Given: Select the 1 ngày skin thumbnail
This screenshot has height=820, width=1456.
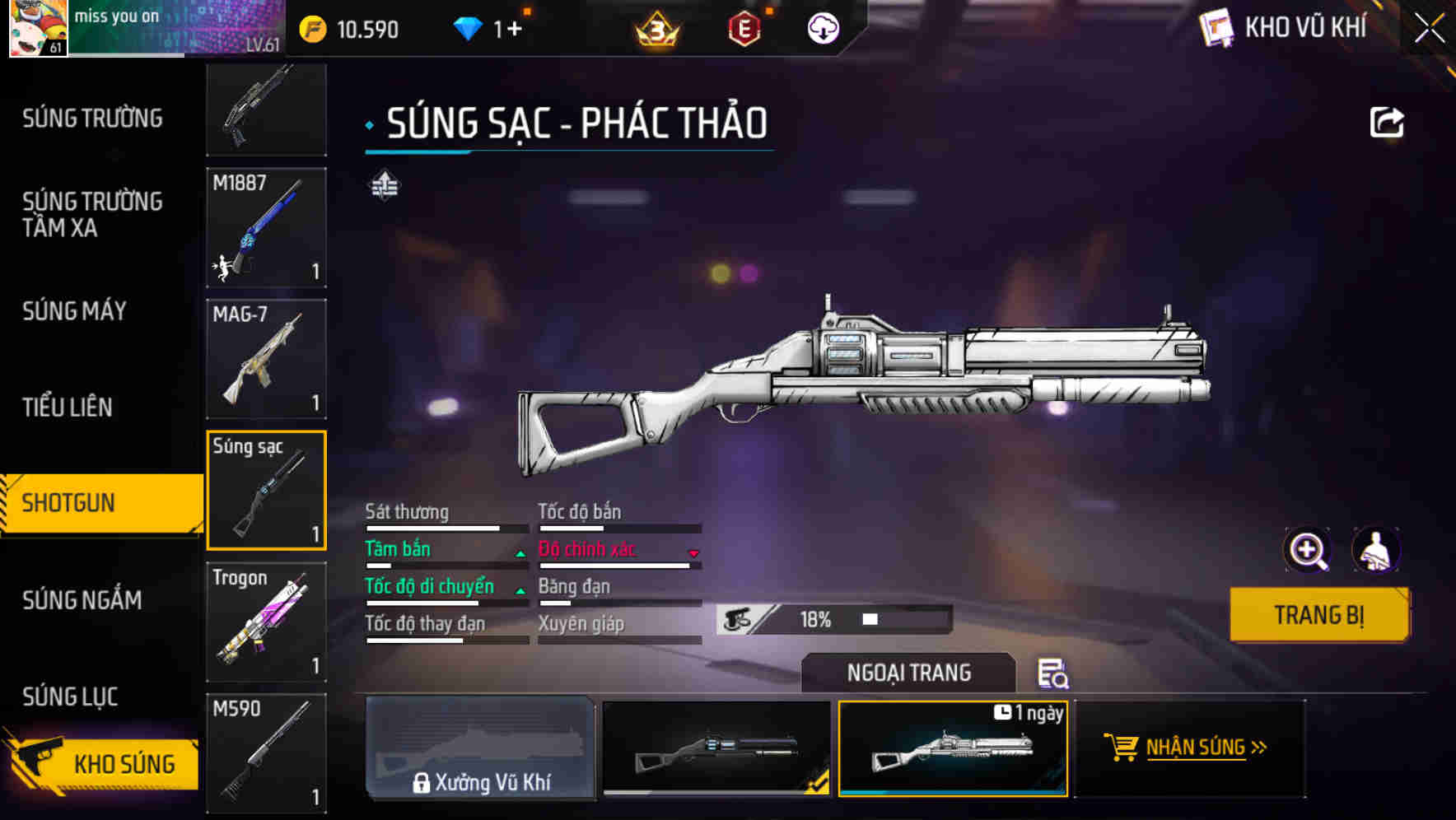Looking at the screenshot, I should 953,749.
